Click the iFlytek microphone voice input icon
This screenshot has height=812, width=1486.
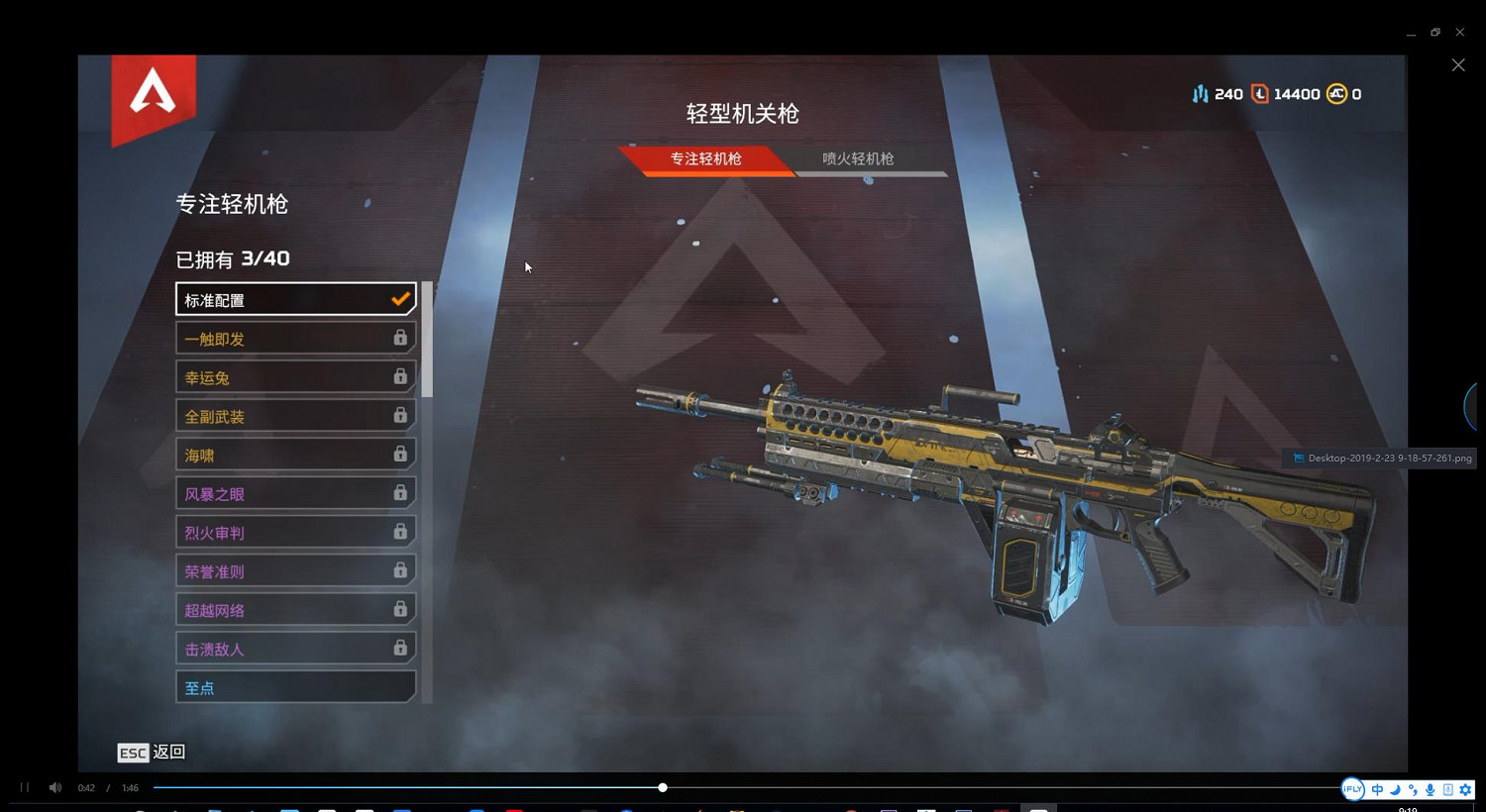1430,789
